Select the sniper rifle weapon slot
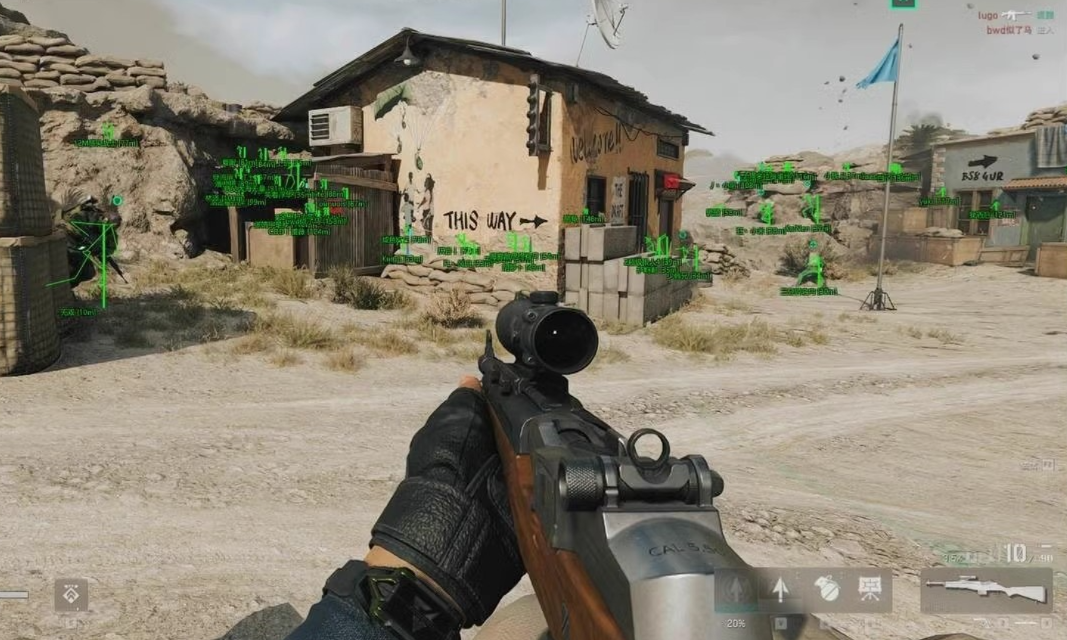Viewport: 1067px width, 640px height. [x=986, y=590]
